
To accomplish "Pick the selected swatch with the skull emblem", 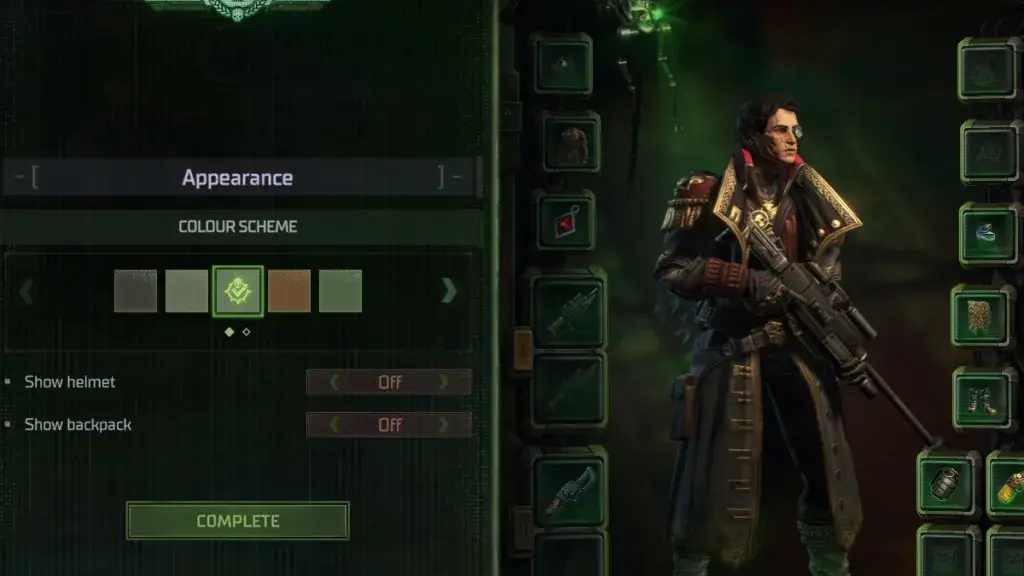I will pyautogui.click(x=238, y=291).
